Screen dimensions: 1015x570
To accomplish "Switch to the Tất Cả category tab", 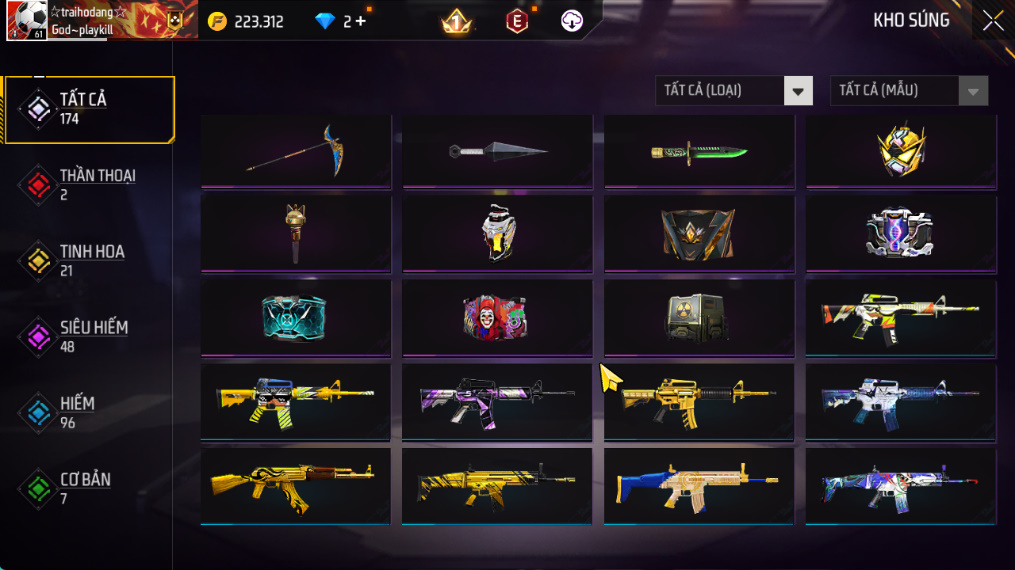I will pyautogui.click(x=89, y=109).
